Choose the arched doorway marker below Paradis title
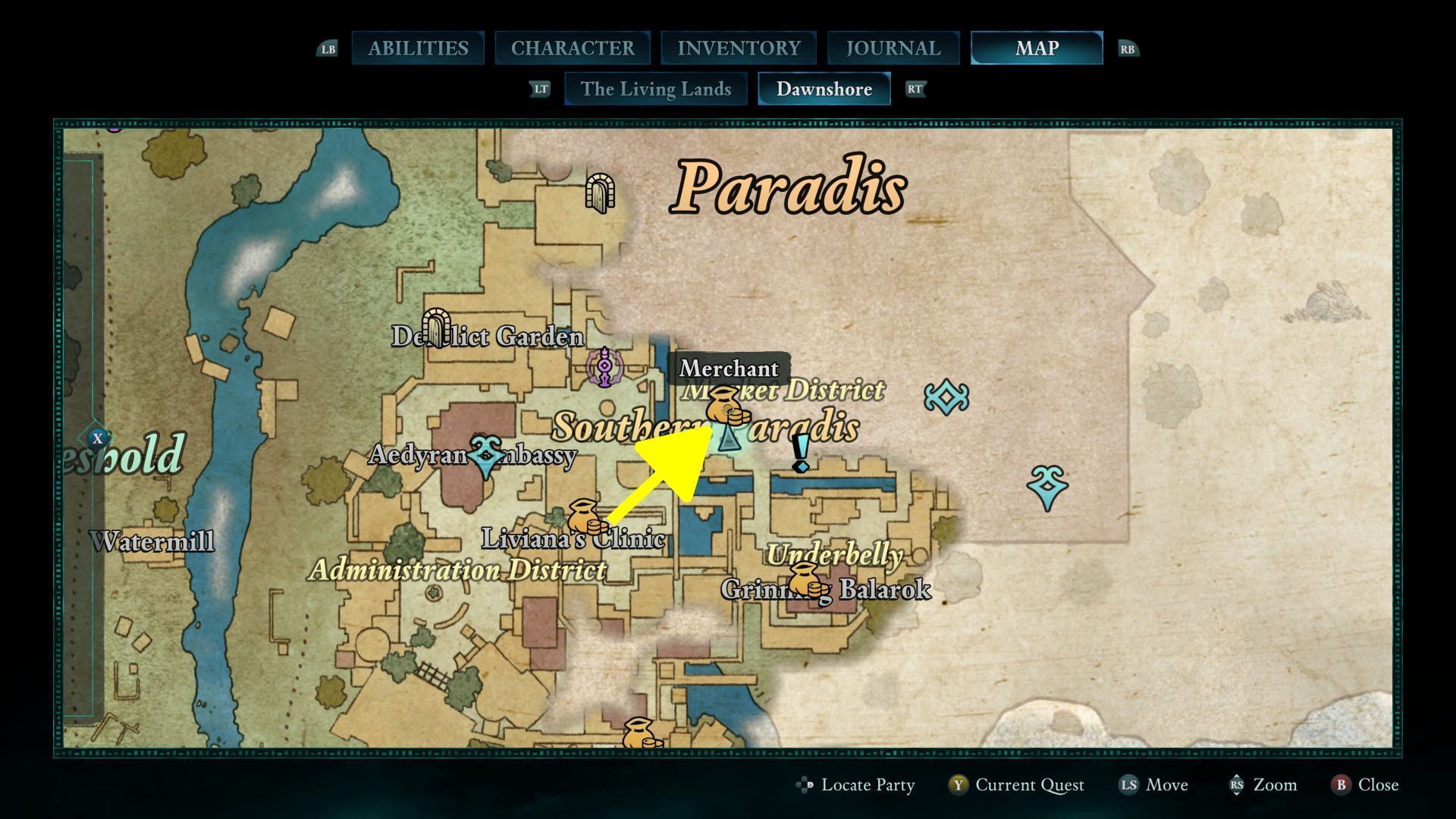 (600, 193)
